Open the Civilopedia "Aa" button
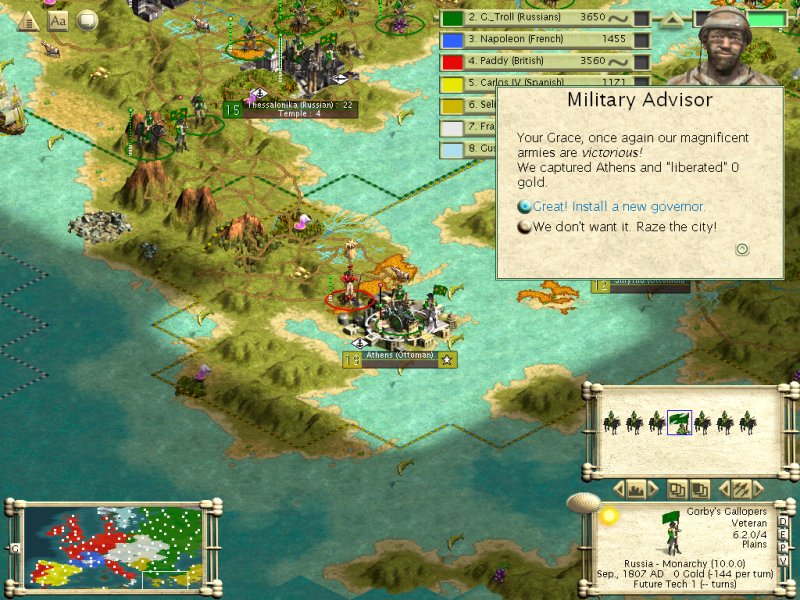The height and width of the screenshot is (600, 800). tap(58, 20)
